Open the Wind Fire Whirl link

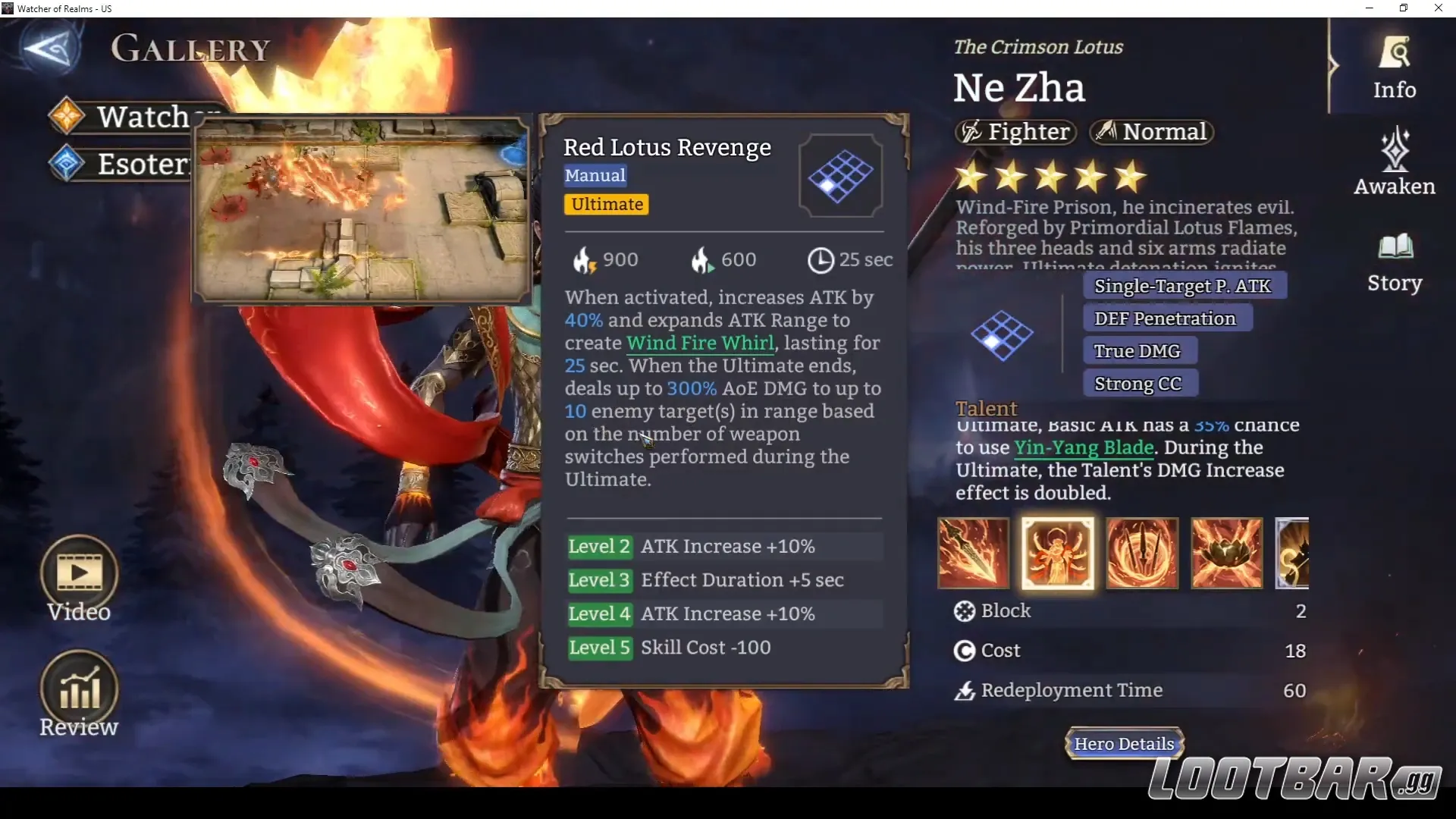[699, 343]
